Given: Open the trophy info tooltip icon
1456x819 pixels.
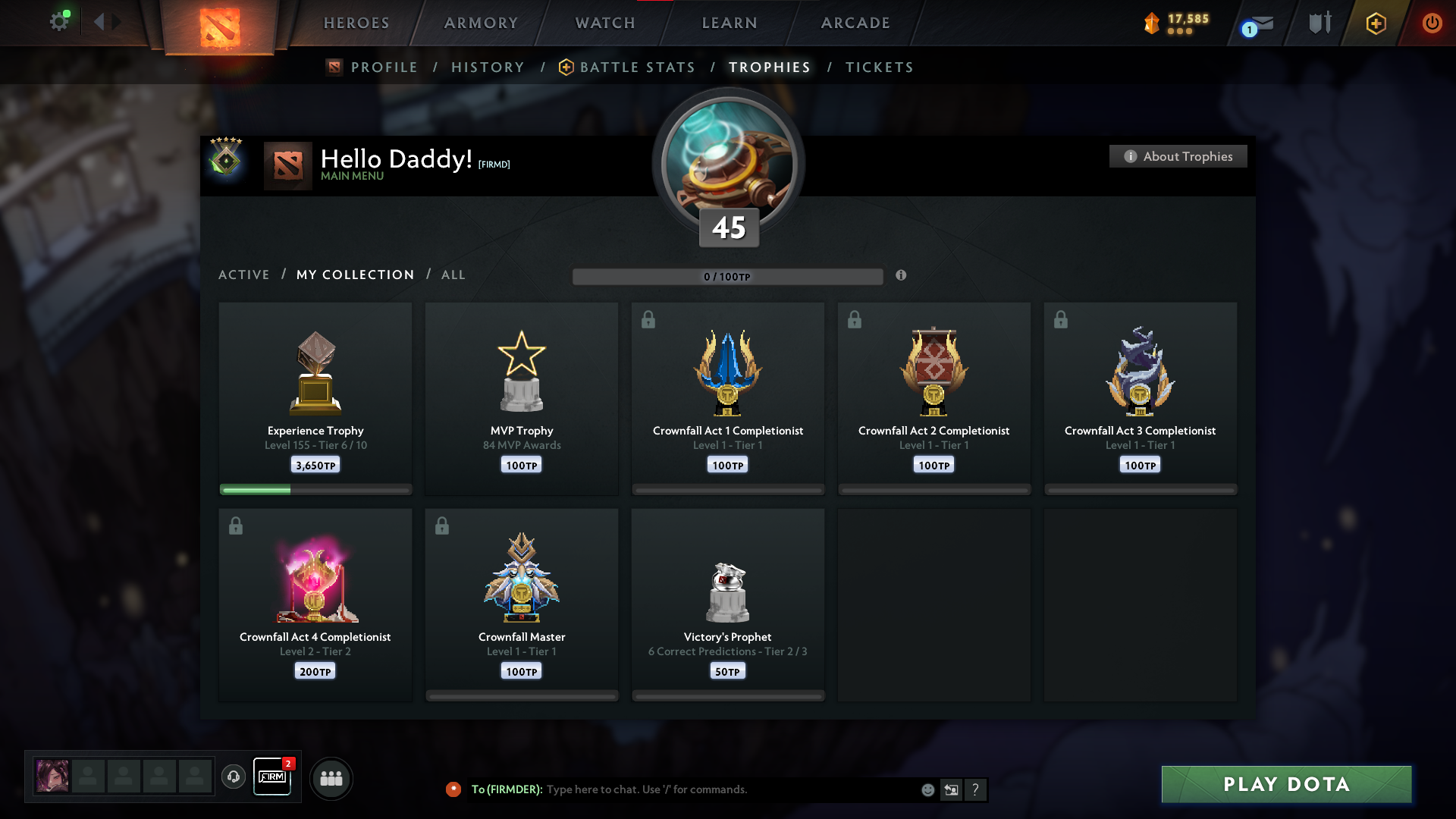Looking at the screenshot, I should 902,276.
